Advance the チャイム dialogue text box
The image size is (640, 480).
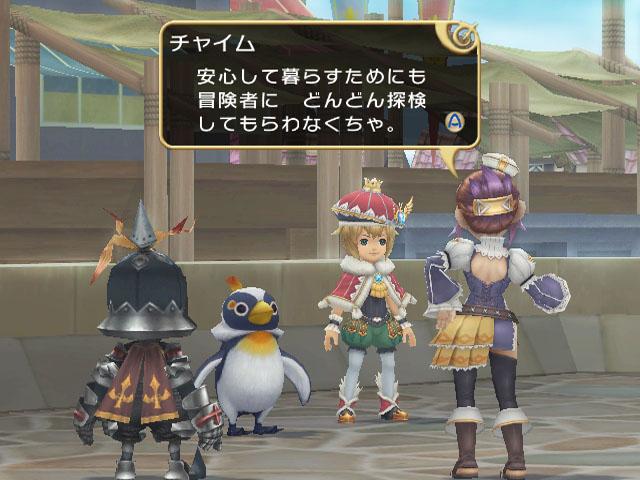pyautogui.click(x=453, y=121)
